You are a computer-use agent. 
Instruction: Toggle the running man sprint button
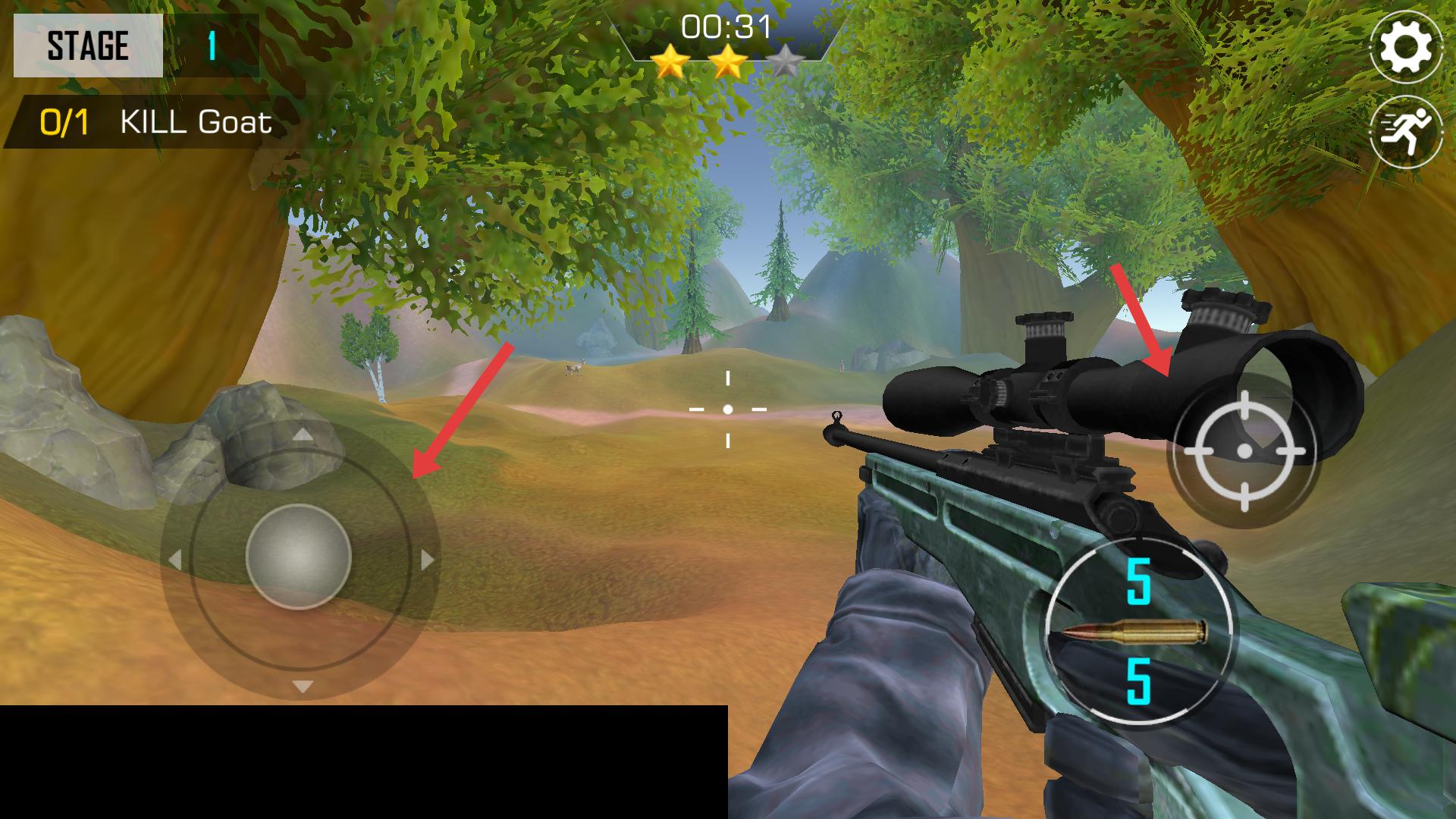coord(1405,131)
